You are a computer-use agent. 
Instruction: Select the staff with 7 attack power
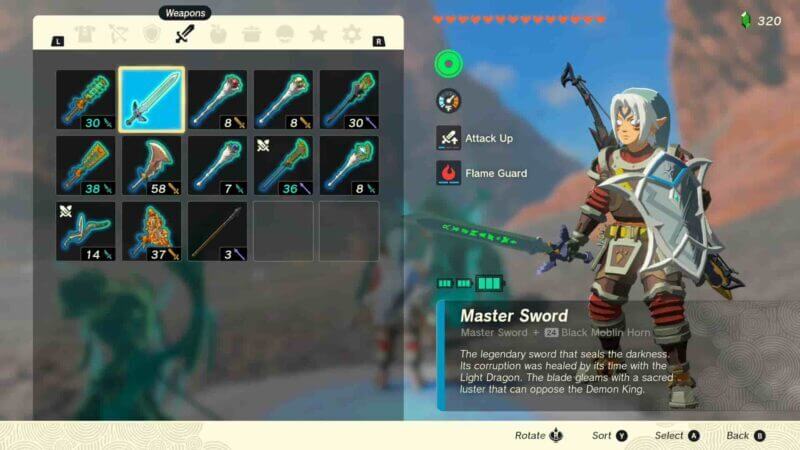[x=217, y=165]
